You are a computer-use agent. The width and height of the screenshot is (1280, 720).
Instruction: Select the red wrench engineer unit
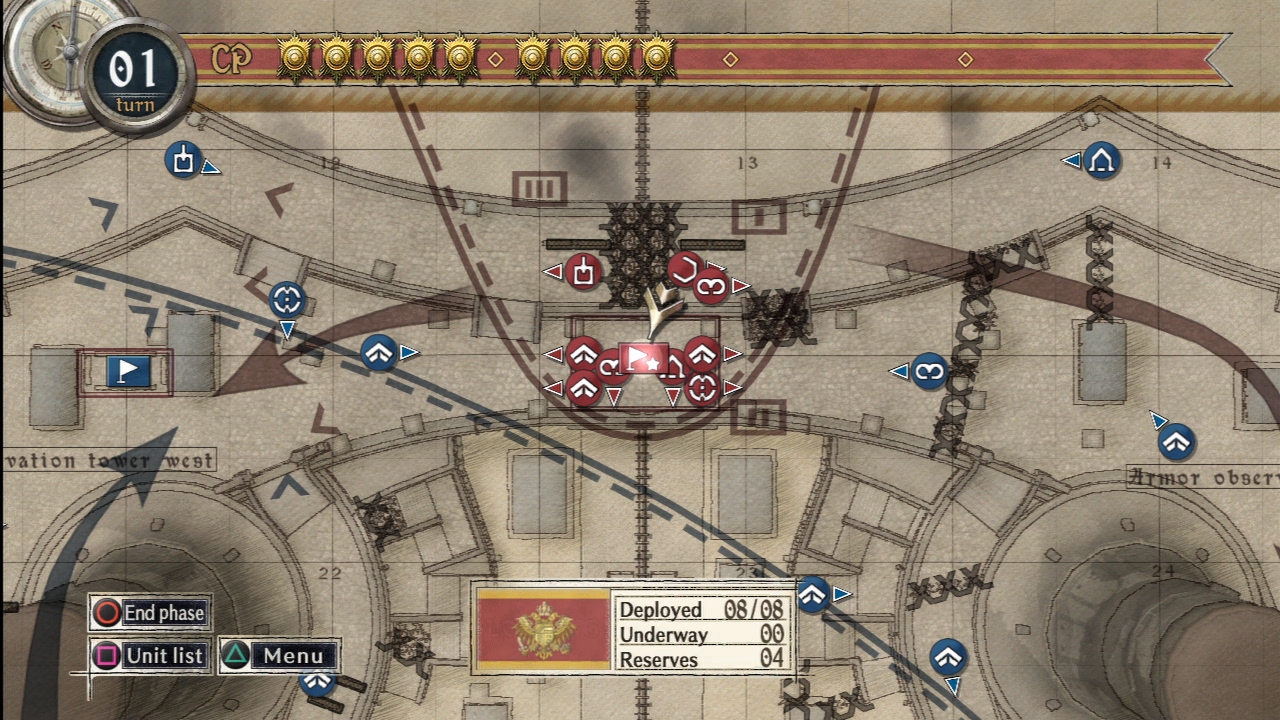683,267
